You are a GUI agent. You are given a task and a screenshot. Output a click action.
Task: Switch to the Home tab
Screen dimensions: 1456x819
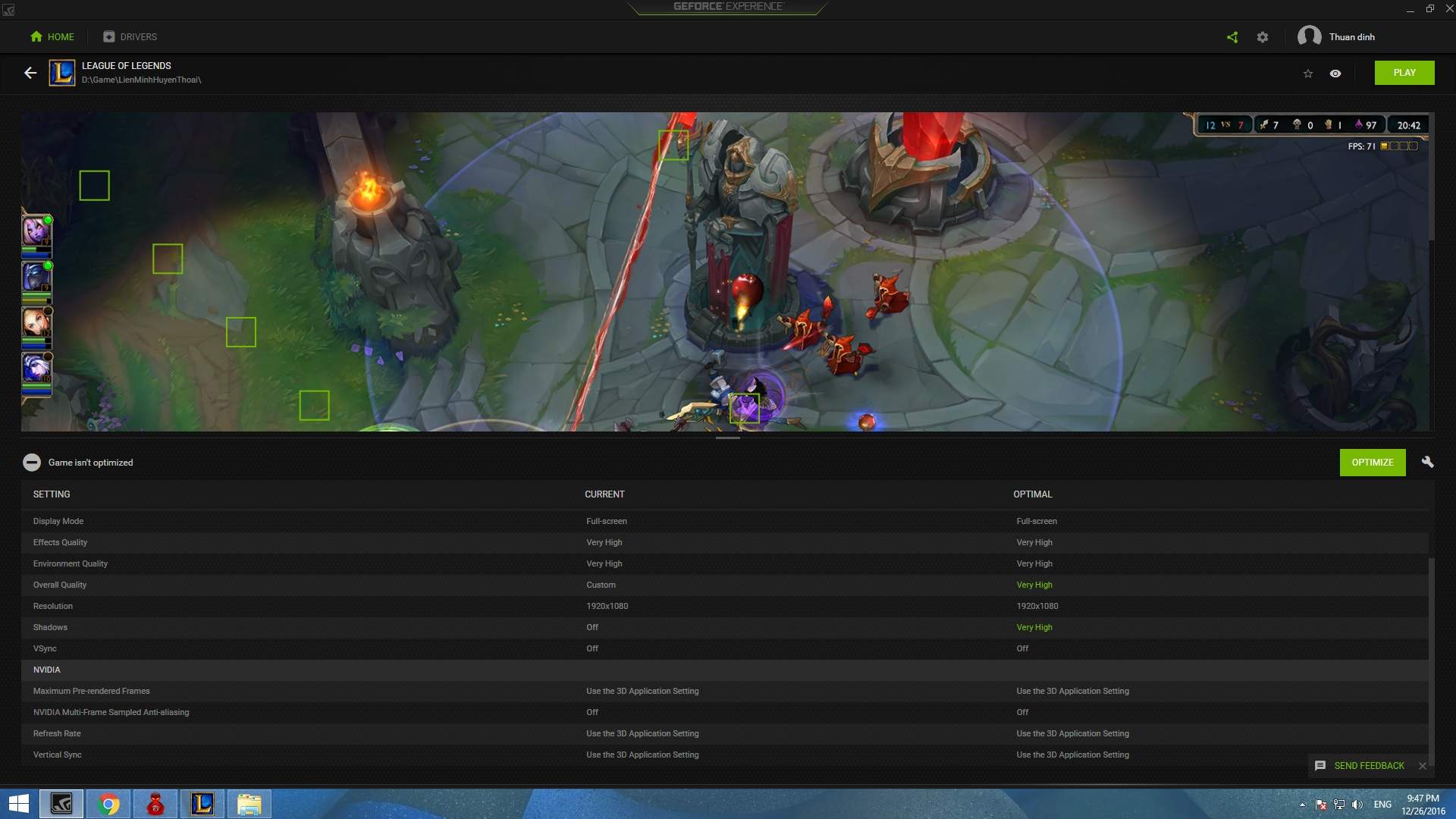pos(52,36)
